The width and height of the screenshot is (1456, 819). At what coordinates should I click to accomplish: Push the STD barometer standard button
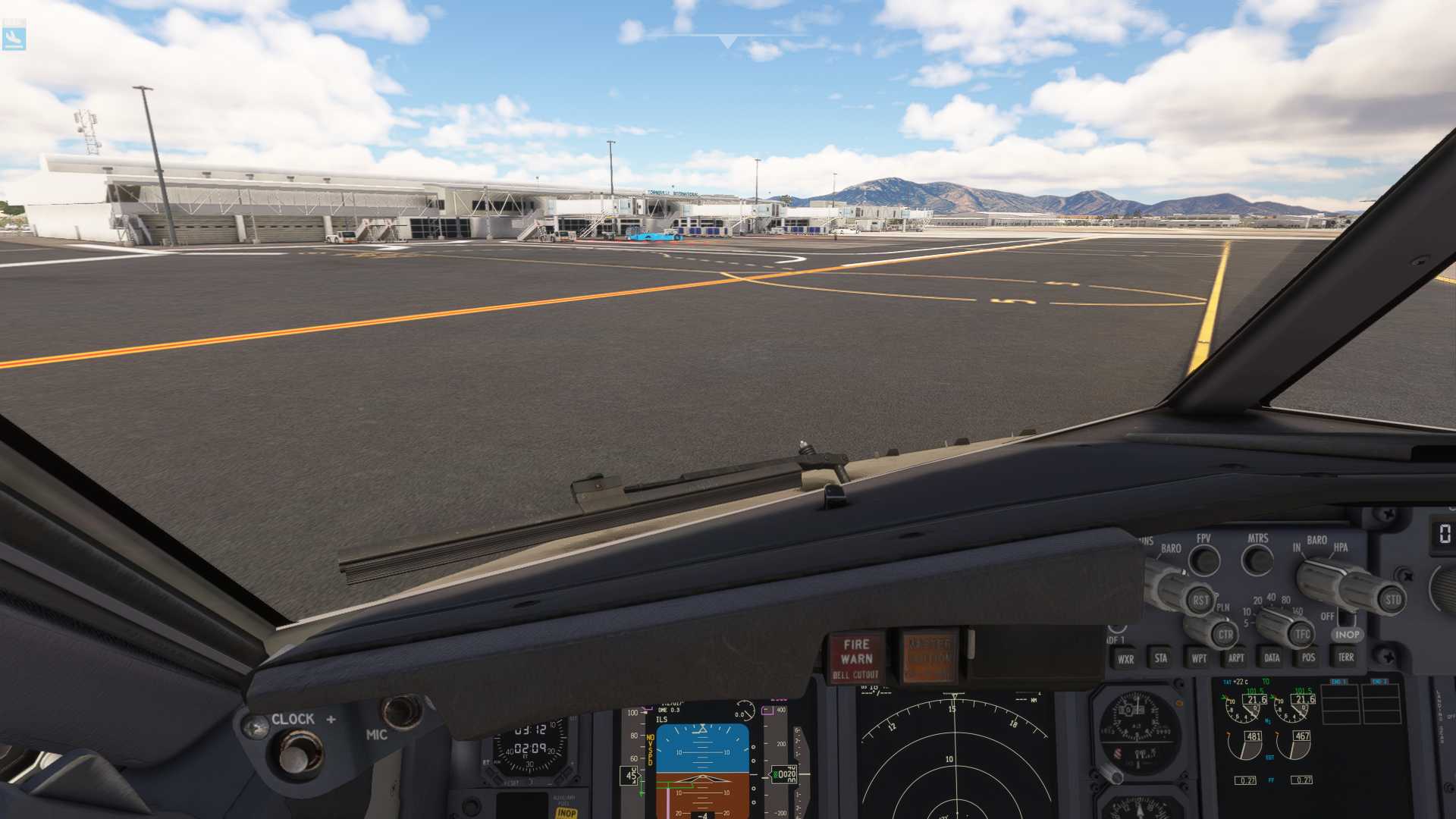[1392, 600]
